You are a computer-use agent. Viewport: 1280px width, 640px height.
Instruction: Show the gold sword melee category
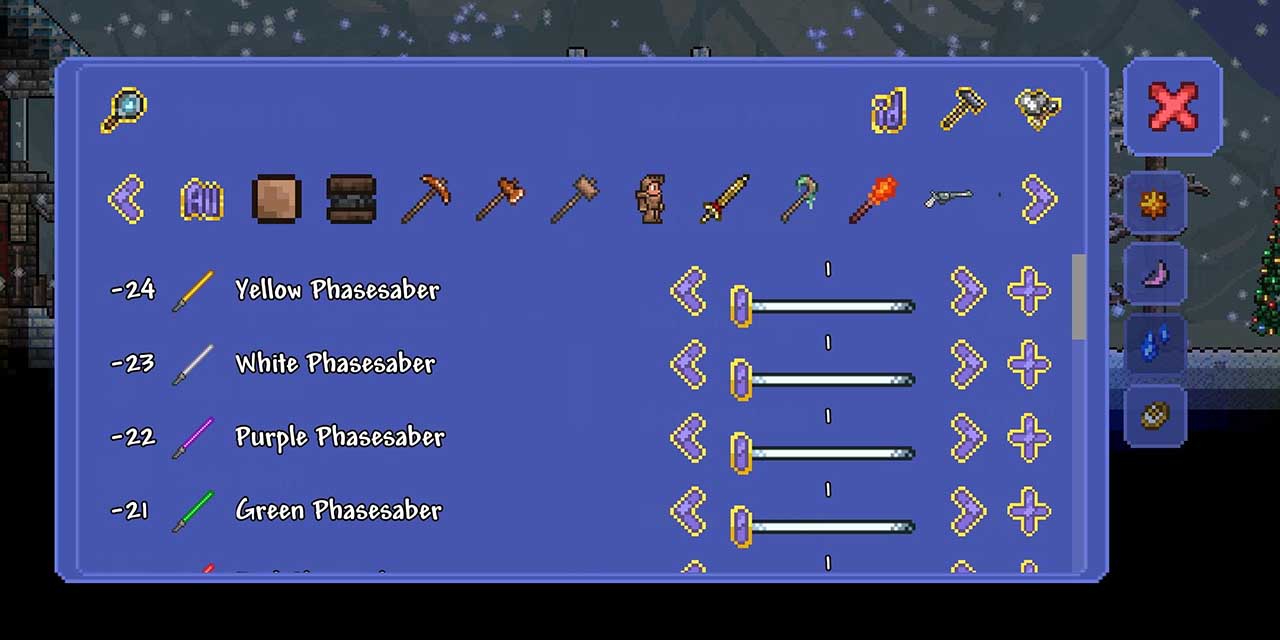[725, 200]
